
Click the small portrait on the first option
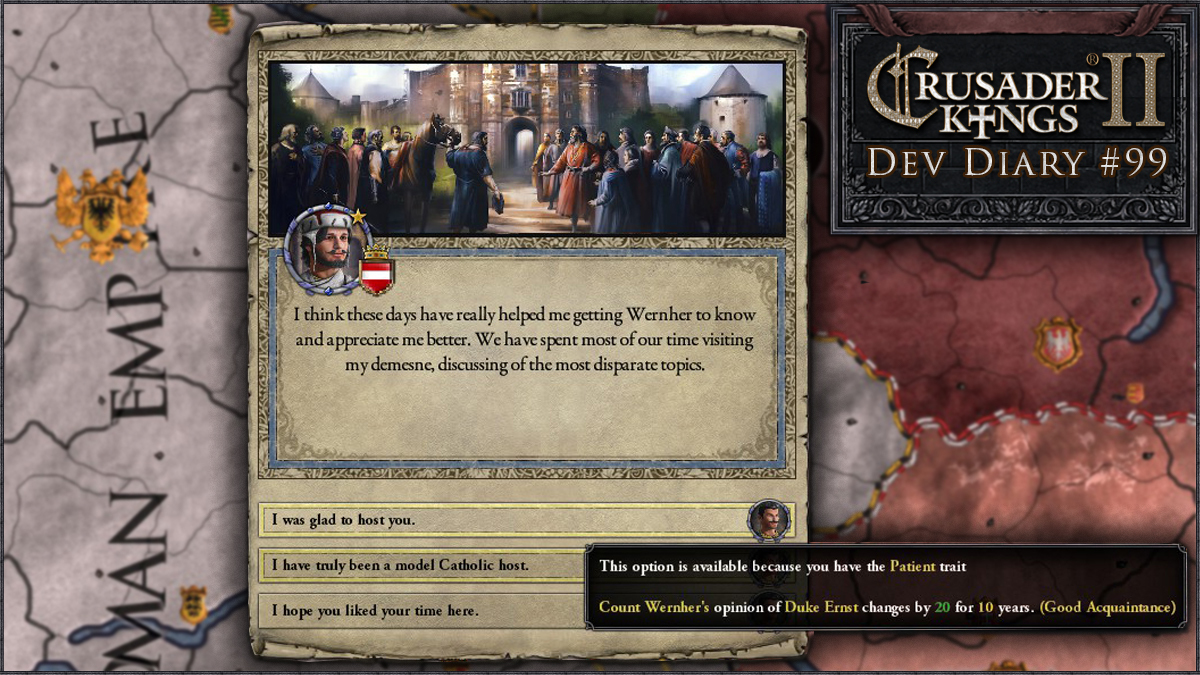768,520
